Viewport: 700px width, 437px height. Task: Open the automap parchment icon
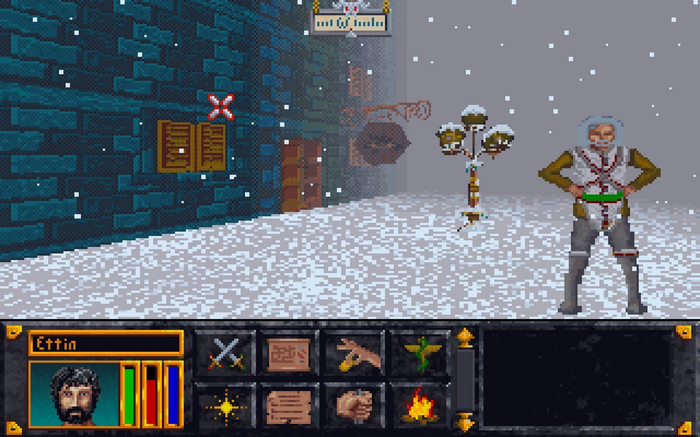(x=287, y=354)
